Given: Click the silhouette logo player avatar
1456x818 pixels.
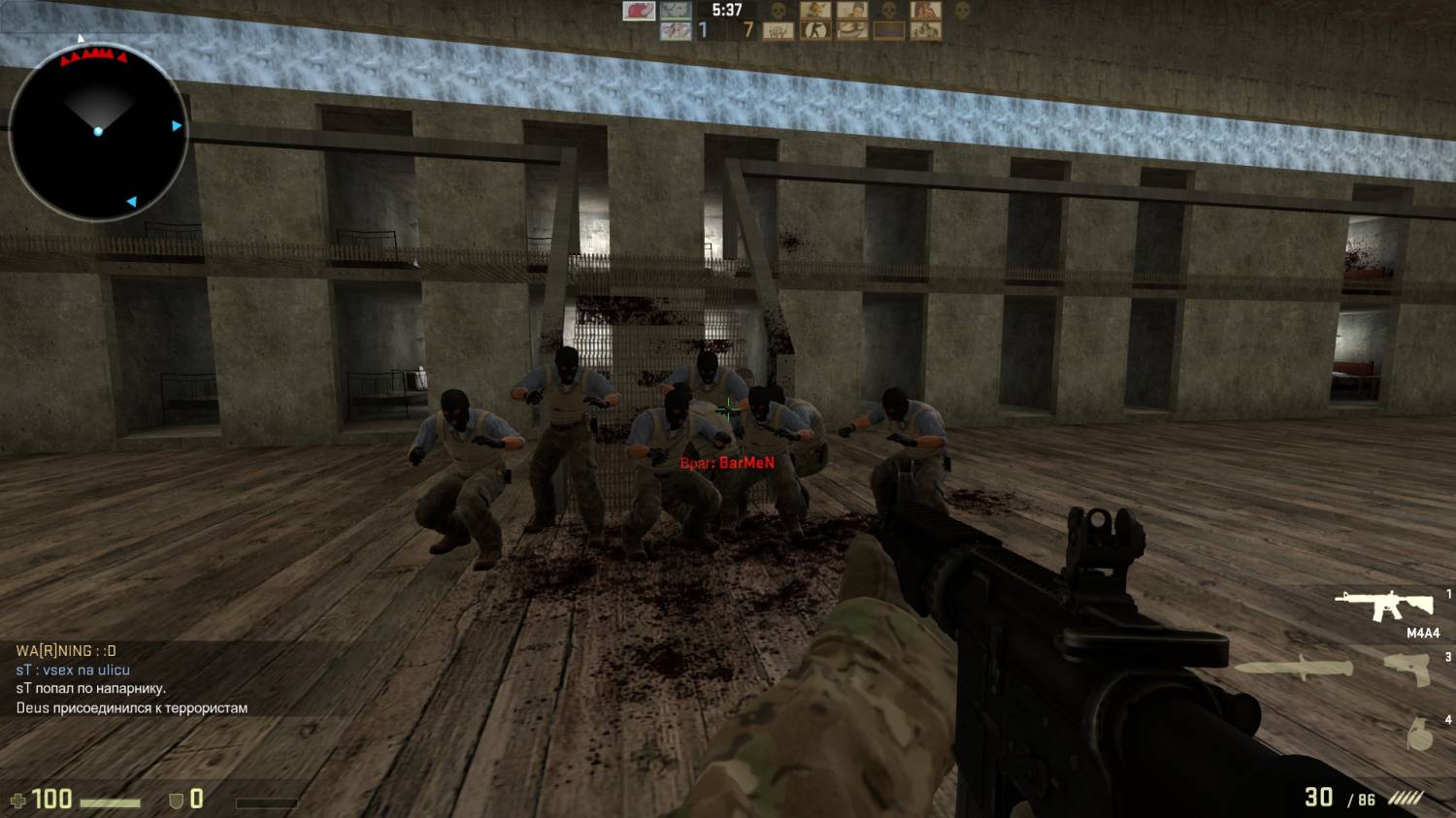Looking at the screenshot, I should coord(813,31).
